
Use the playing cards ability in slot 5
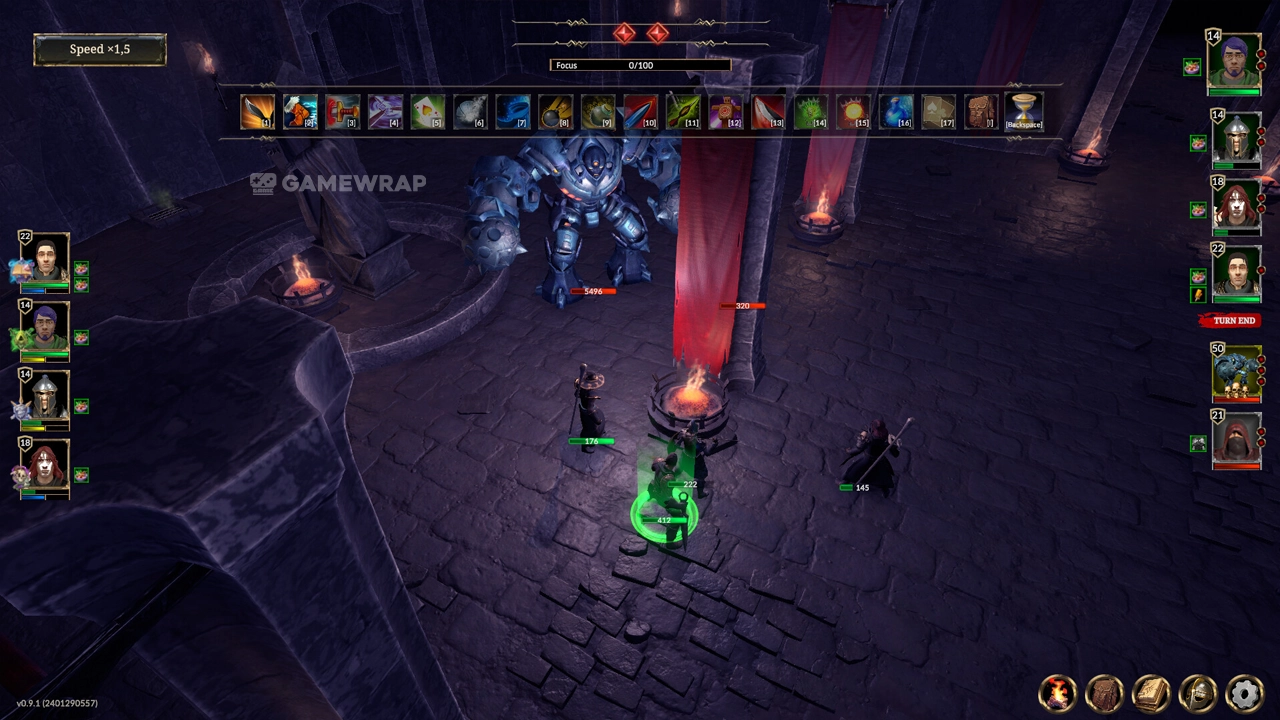point(427,111)
